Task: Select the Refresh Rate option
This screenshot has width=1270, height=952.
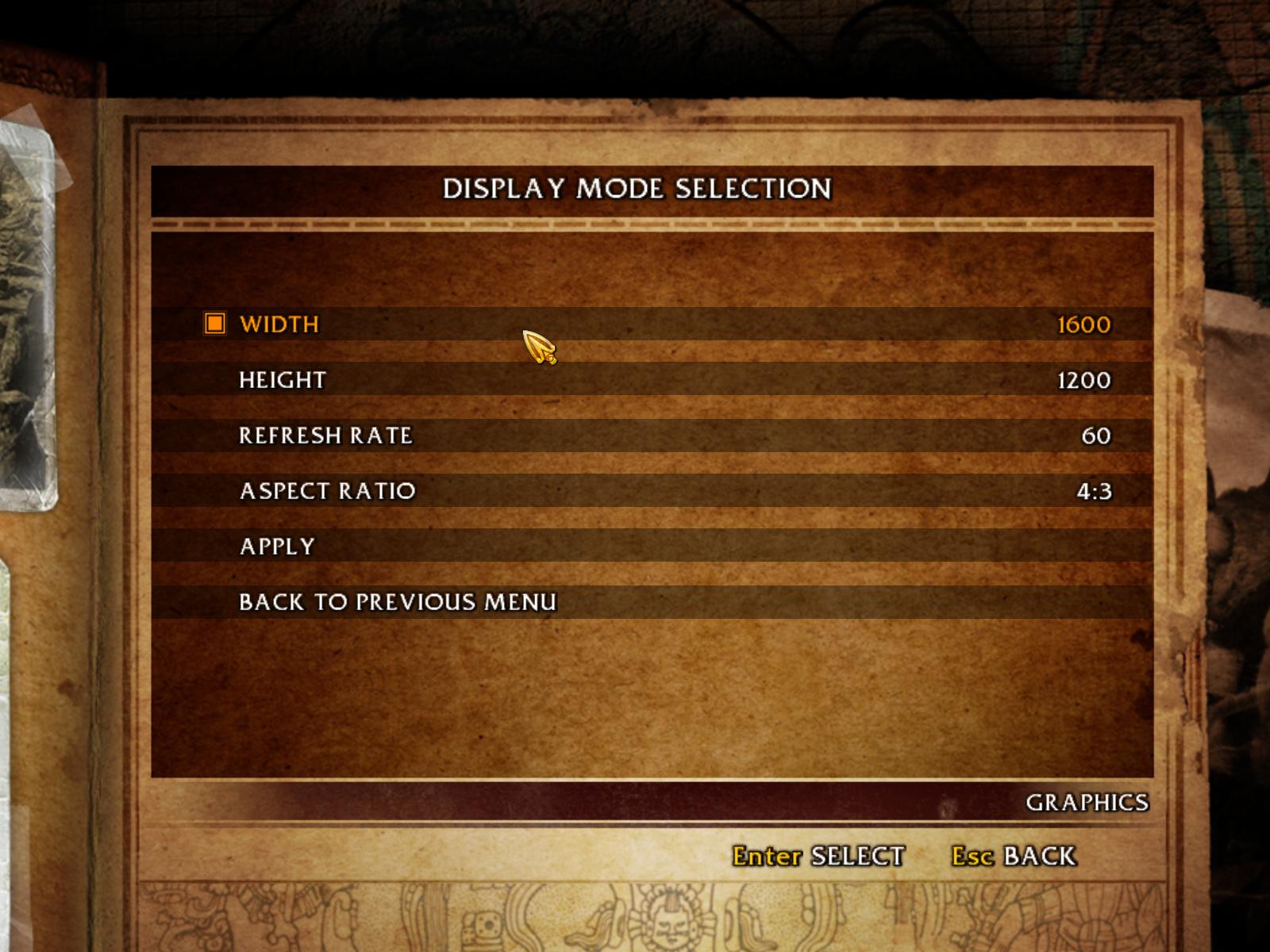Action: point(325,436)
